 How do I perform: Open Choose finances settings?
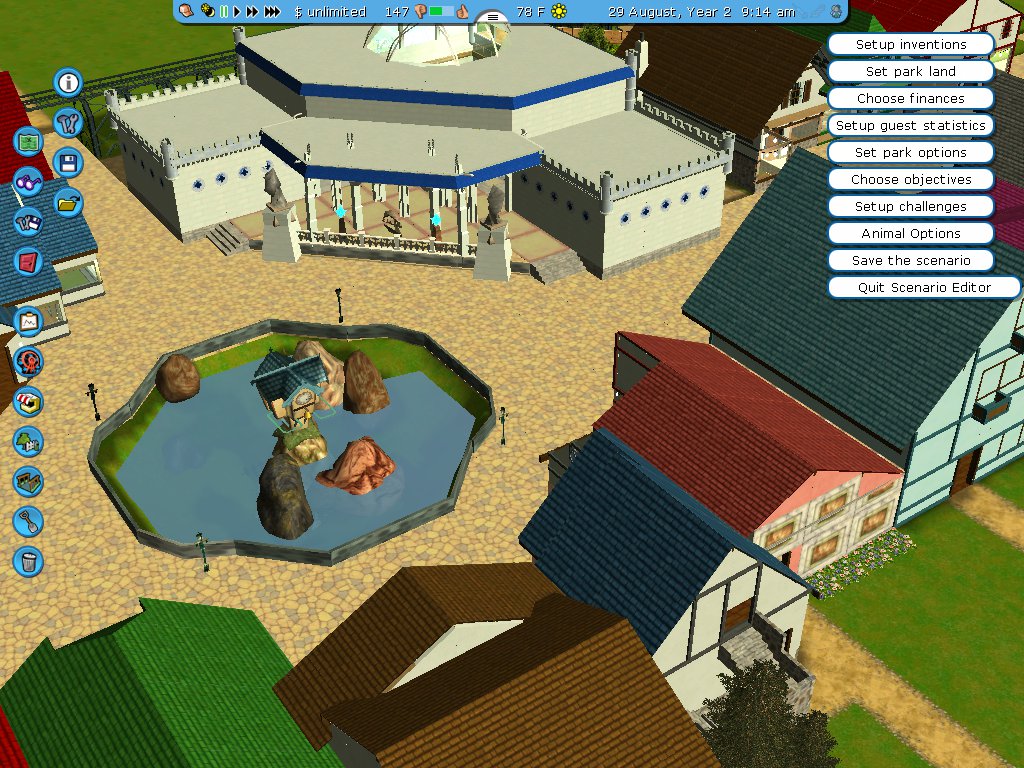pyautogui.click(x=911, y=99)
